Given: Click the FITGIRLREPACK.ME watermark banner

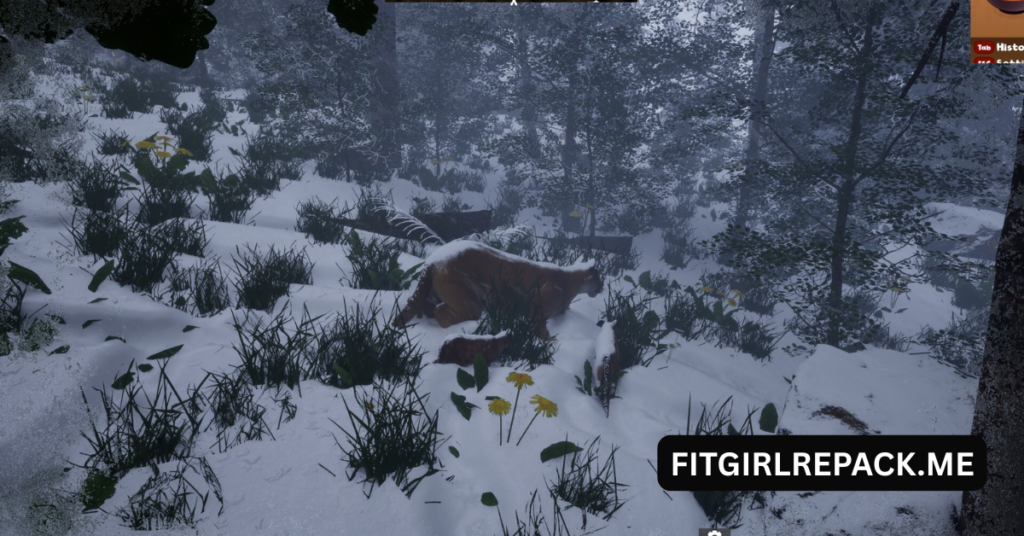Looking at the screenshot, I should coord(821,463).
